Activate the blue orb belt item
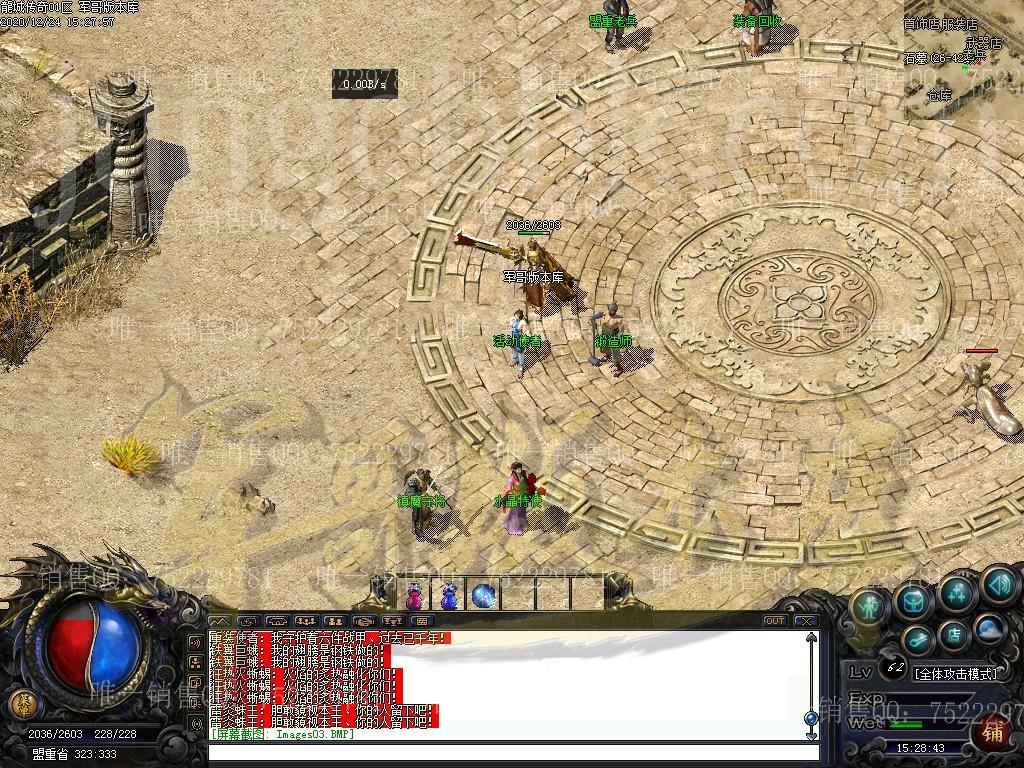1024x768 pixels. (x=484, y=595)
